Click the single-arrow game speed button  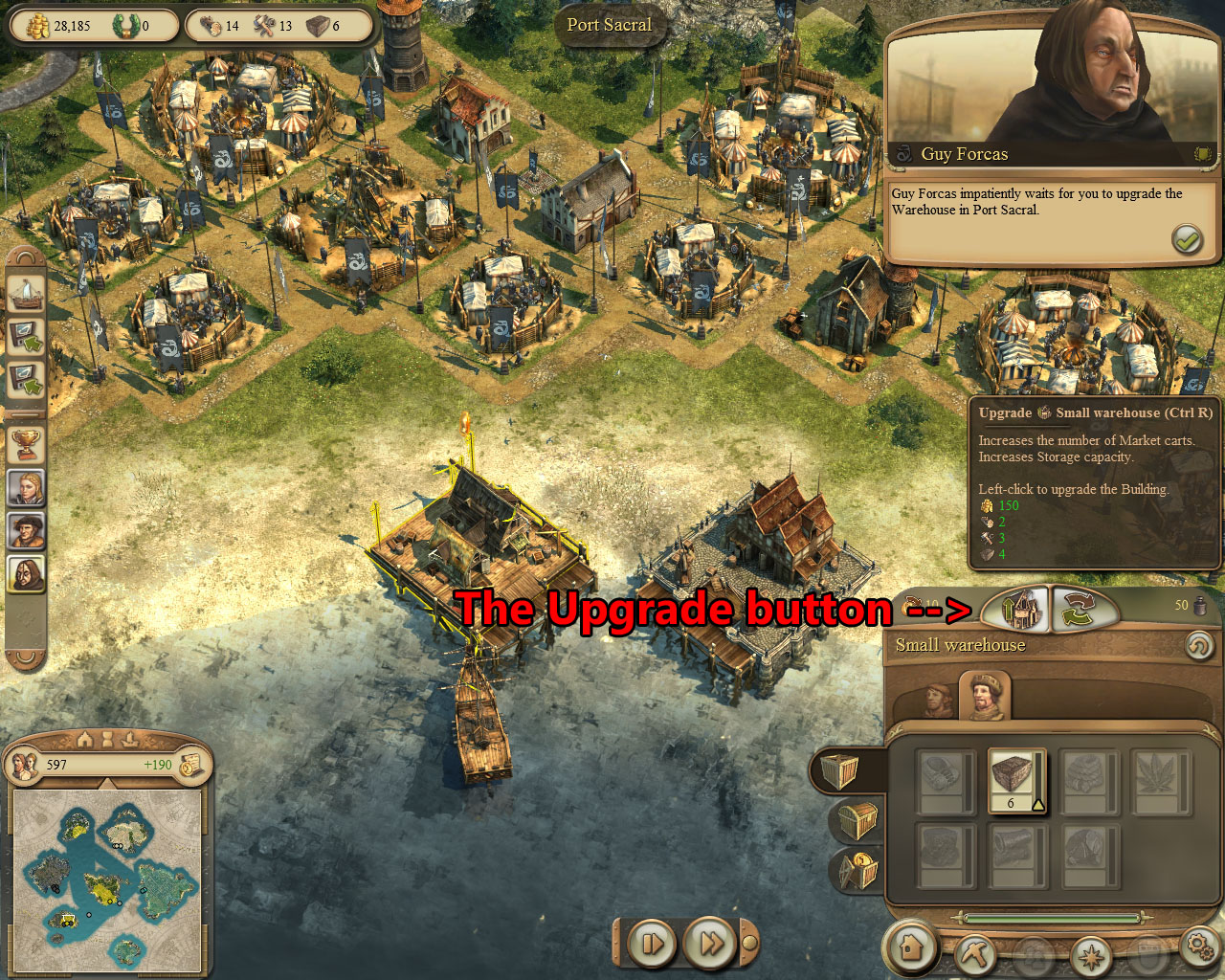click(652, 945)
